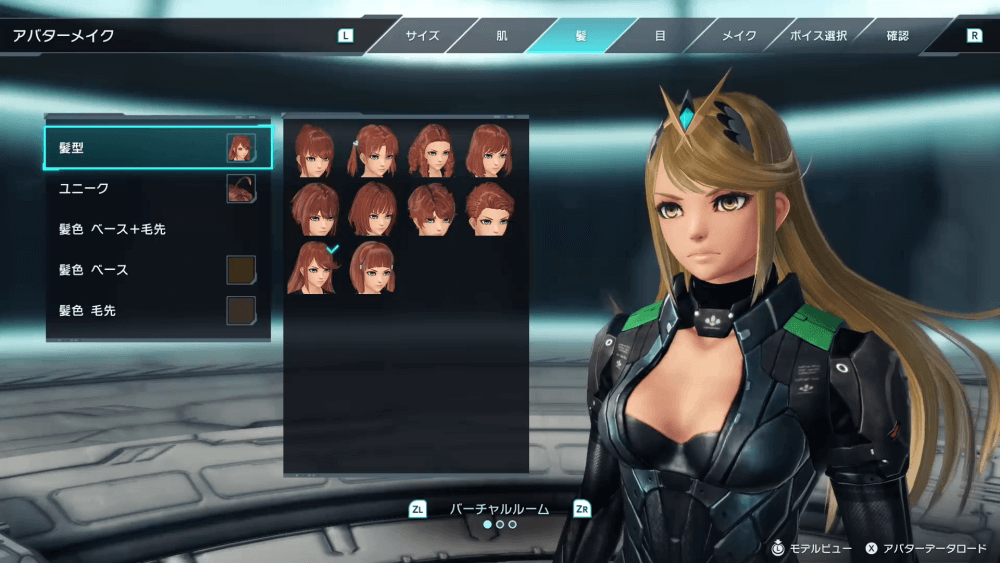The height and width of the screenshot is (563, 1000).
Task: Open the 確認 confirmation tab
Action: coord(897,36)
